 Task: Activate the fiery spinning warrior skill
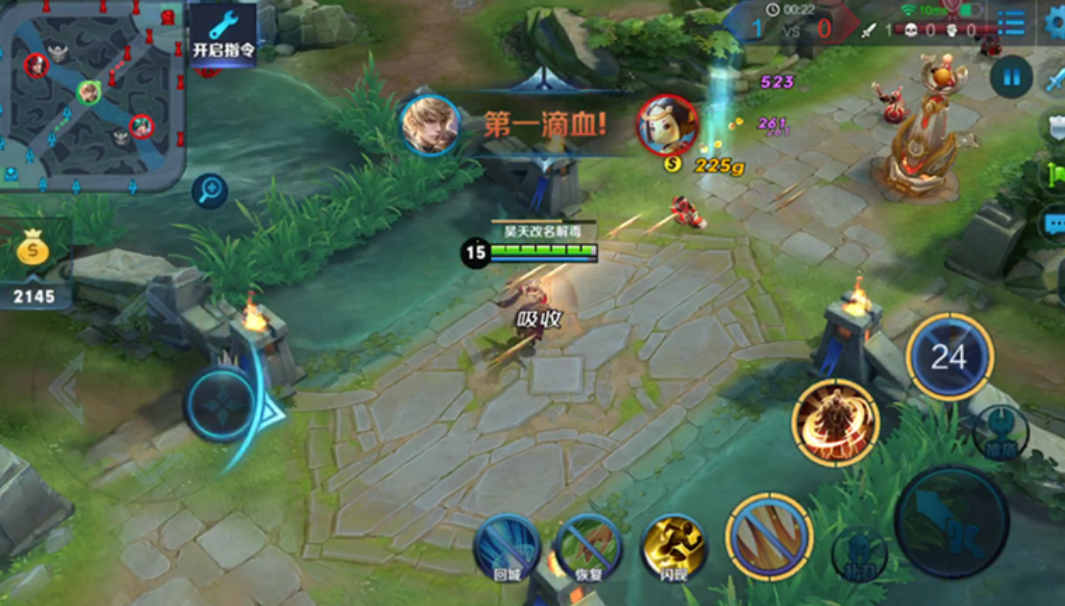[835, 422]
